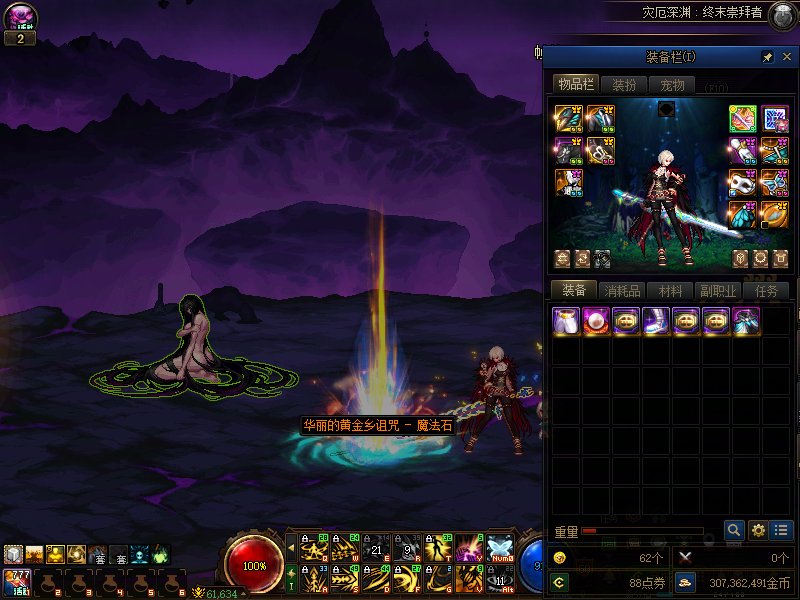Open the 副职业 inventory category
This screenshot has height=600, width=800.
718,291
